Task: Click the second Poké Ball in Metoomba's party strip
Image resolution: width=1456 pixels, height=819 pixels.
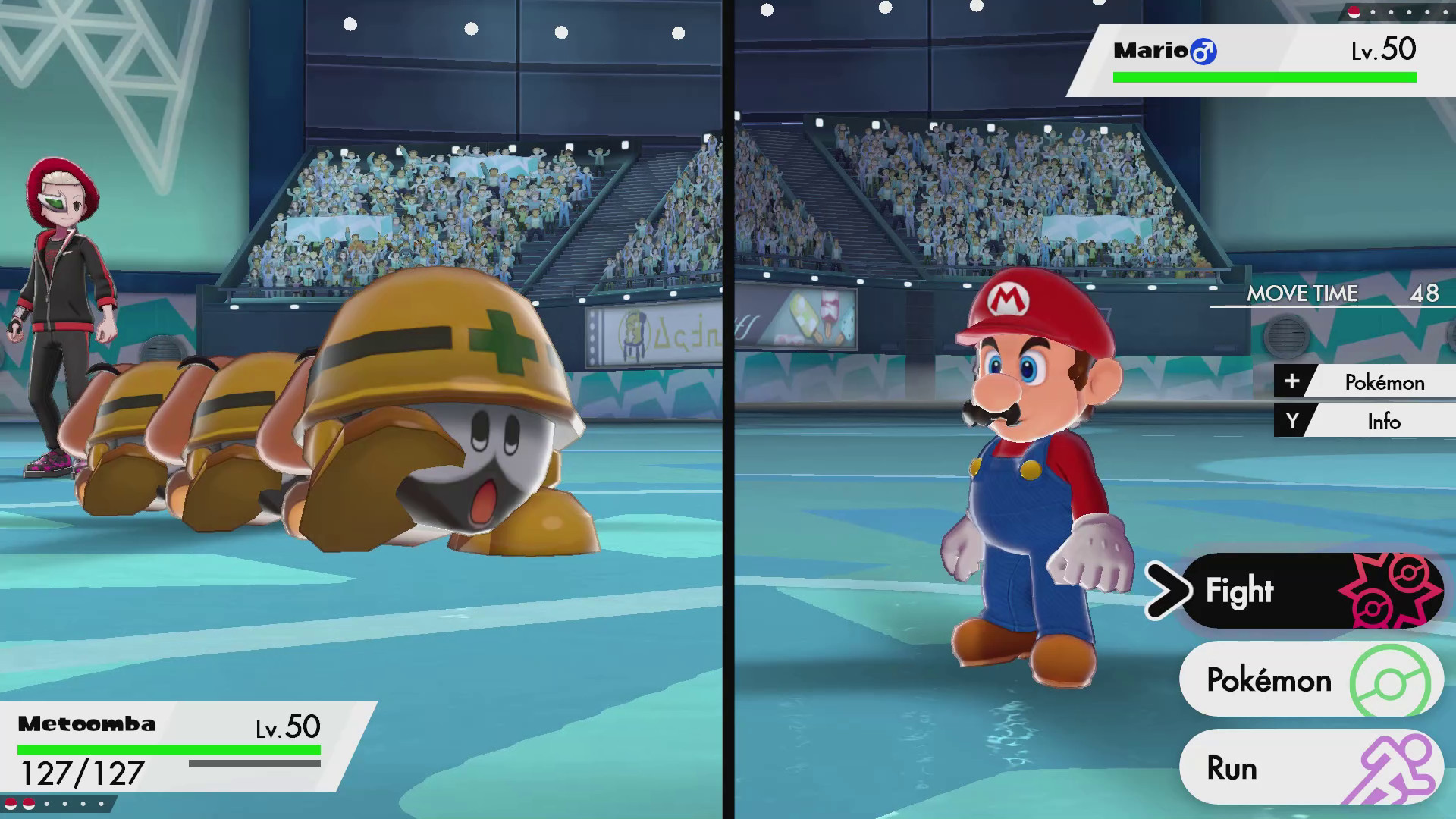Action: coord(28,802)
